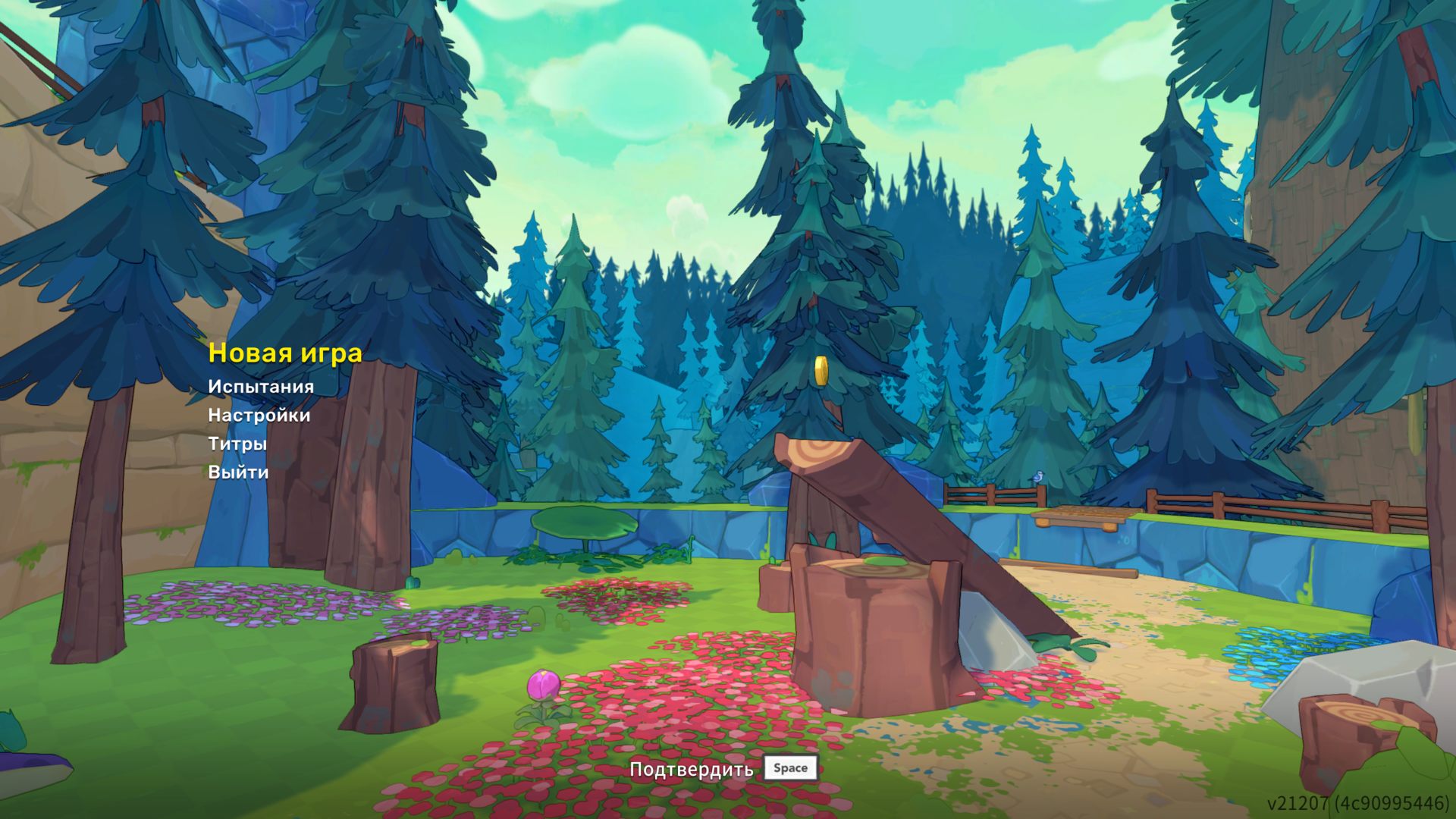1456x819 pixels.
Task: Open the Настройки settings menu
Action: point(259,416)
